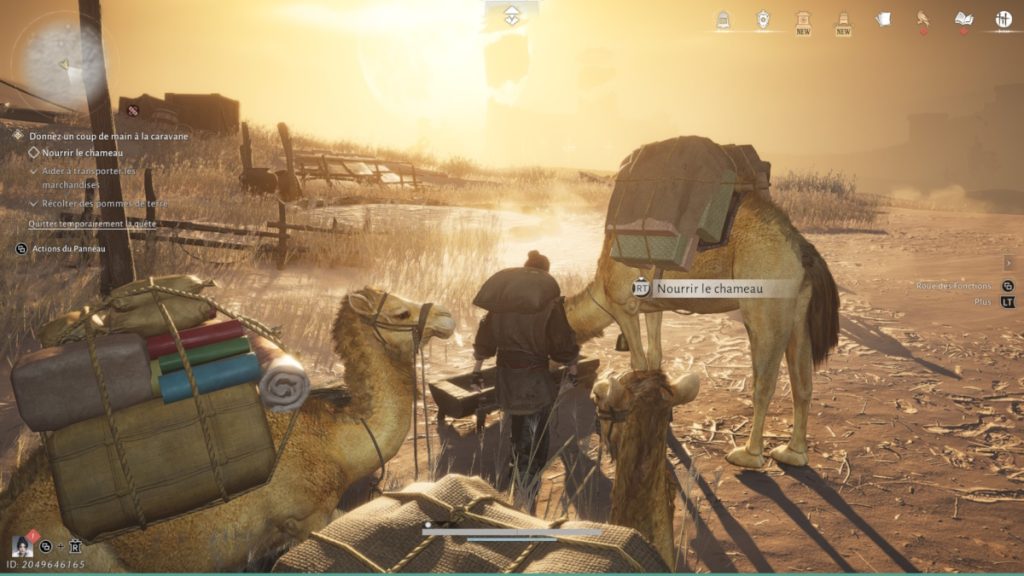
Task: Expand the arrow above 'Roue des Fonctions'
Action: pos(1008,262)
